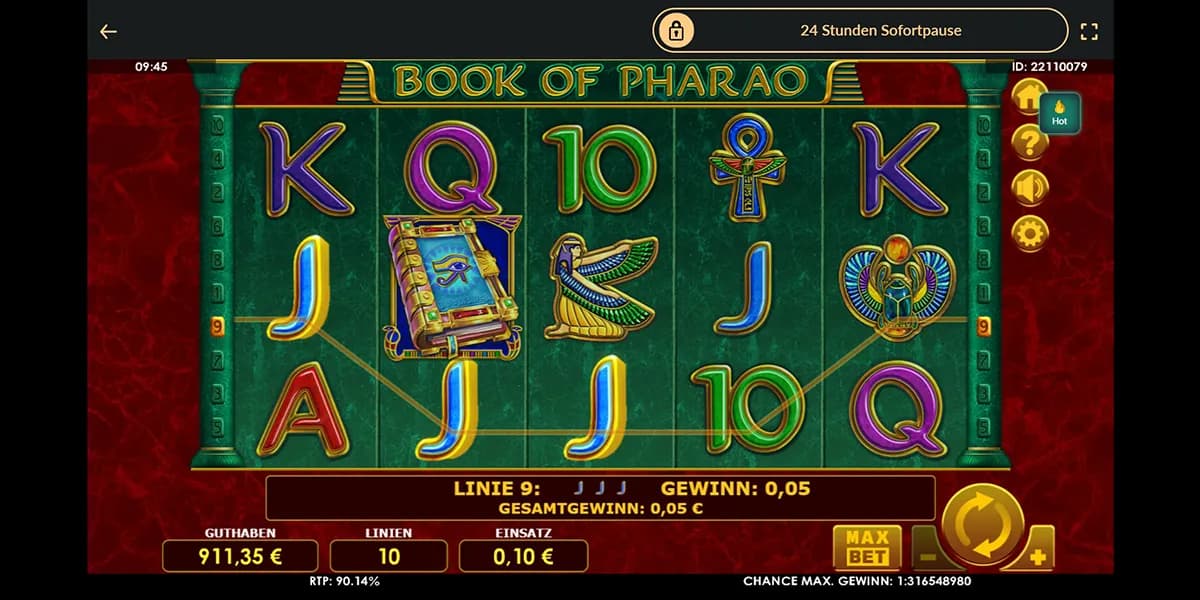Viewport: 1200px width, 600px height.
Task: Open the gear settings menu
Action: [1029, 233]
